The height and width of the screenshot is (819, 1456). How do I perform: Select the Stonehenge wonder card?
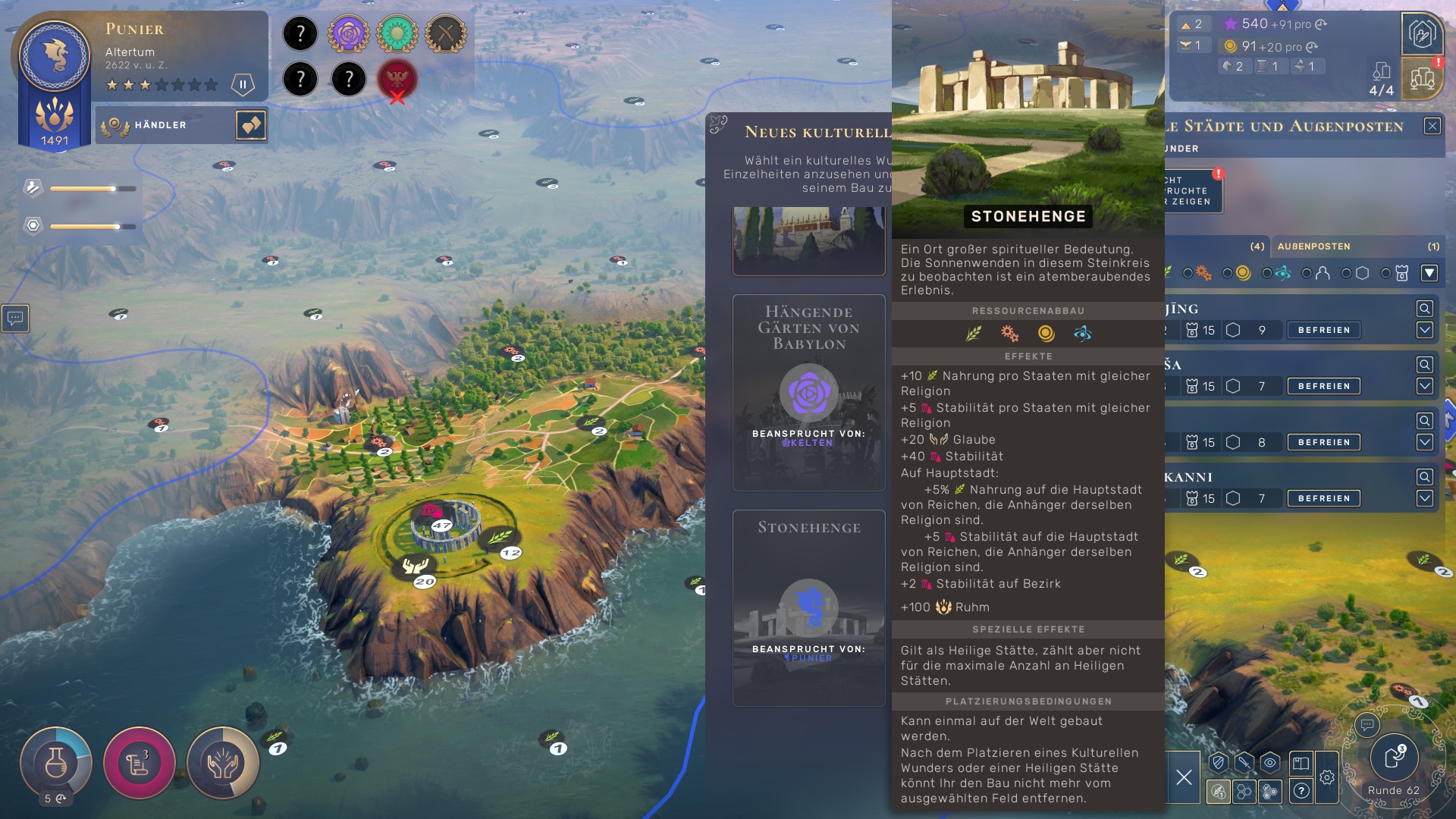[808, 607]
